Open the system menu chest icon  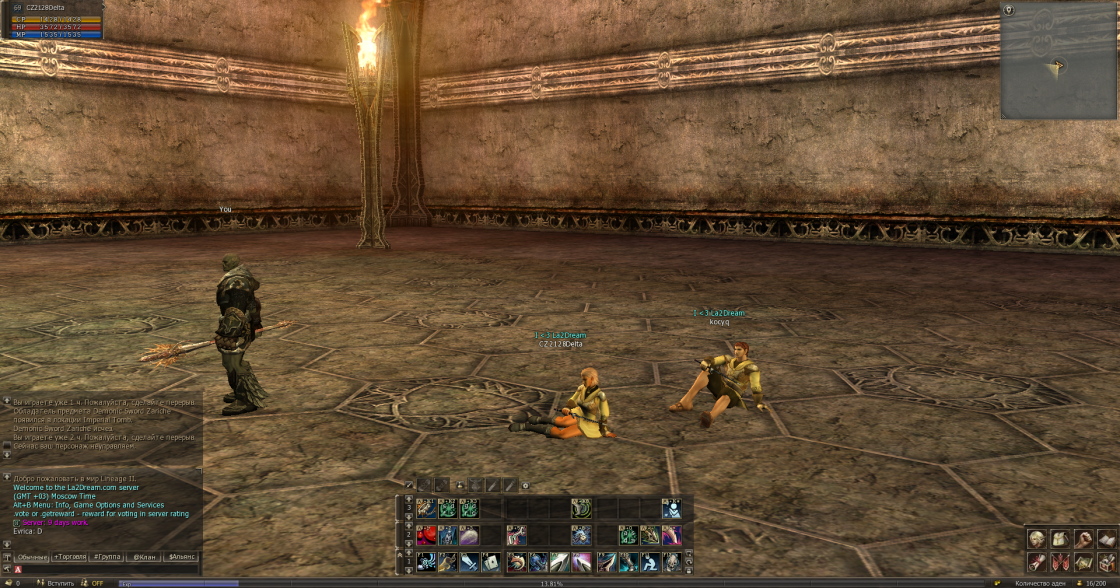tap(1106, 562)
